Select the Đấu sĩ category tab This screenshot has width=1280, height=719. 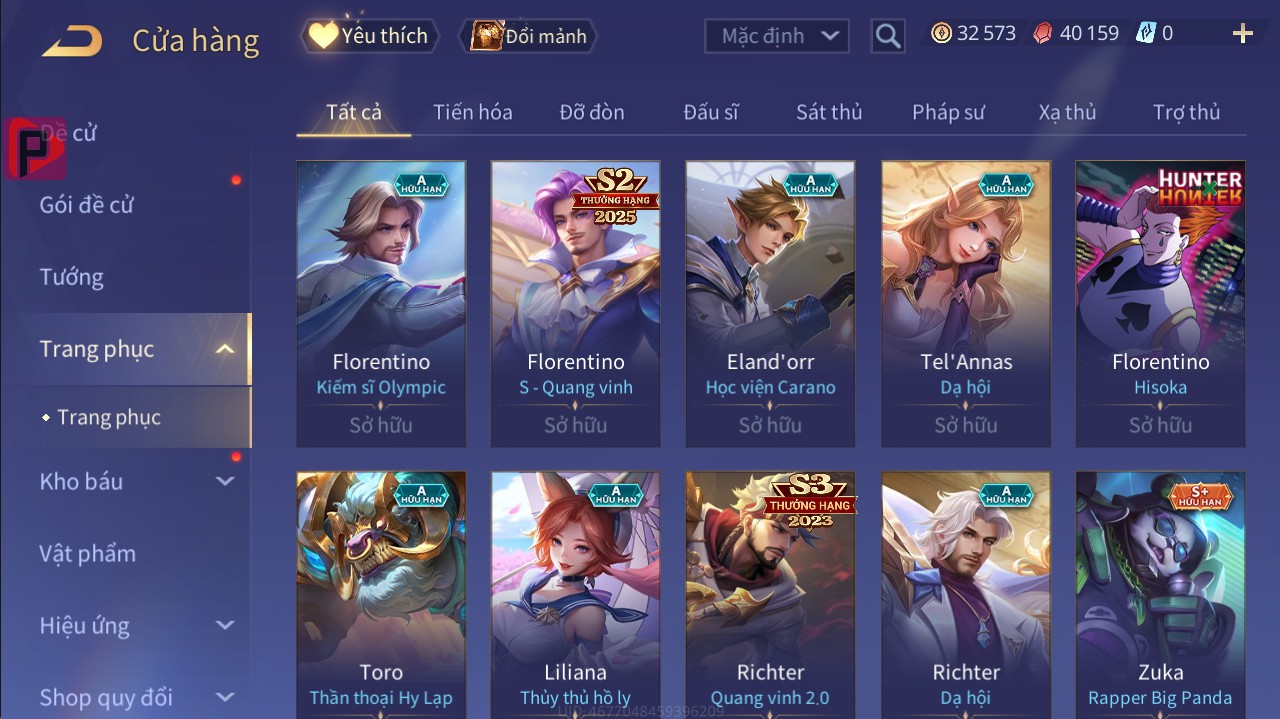[x=711, y=112]
